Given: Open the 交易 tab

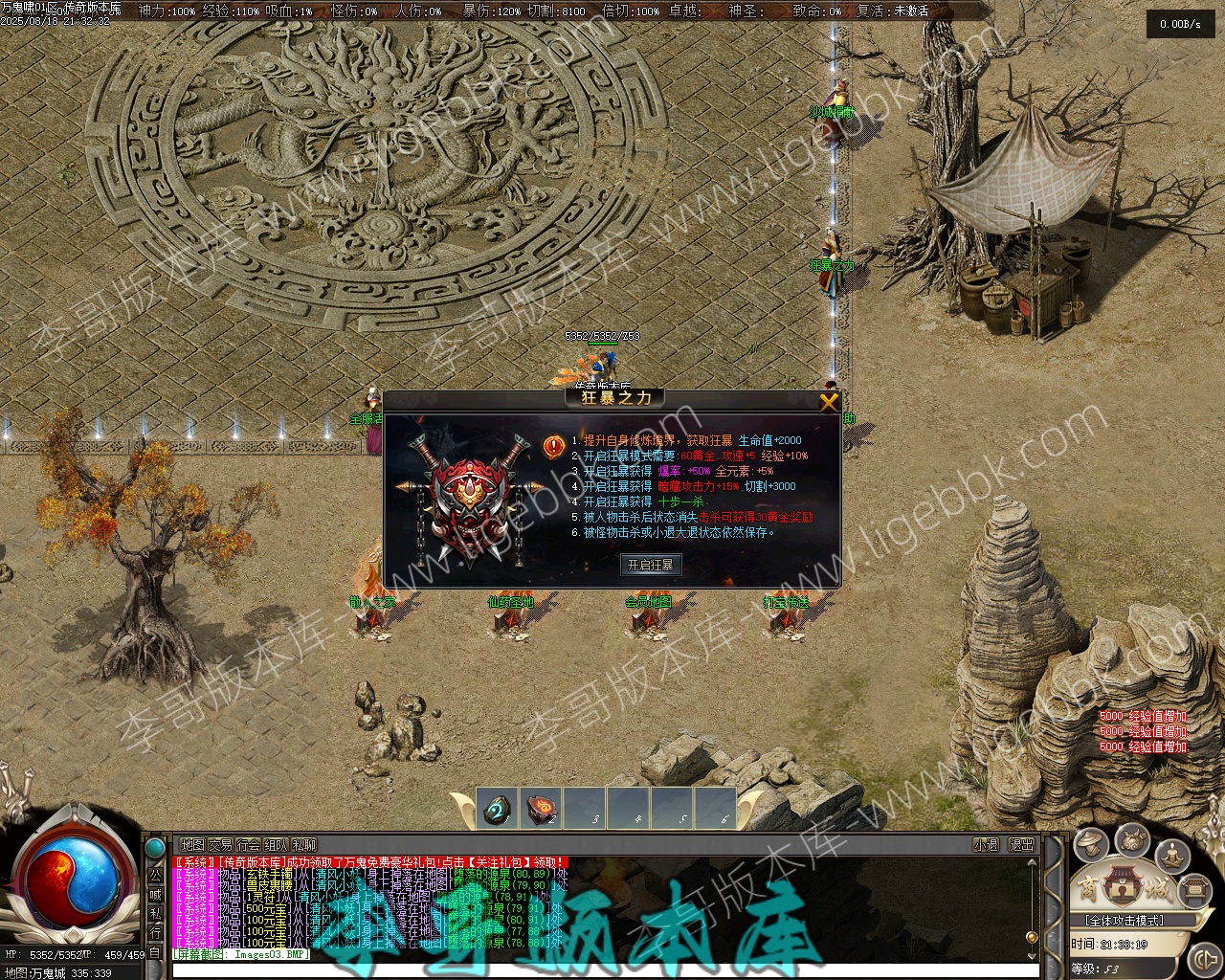Looking at the screenshot, I should pos(221,845).
